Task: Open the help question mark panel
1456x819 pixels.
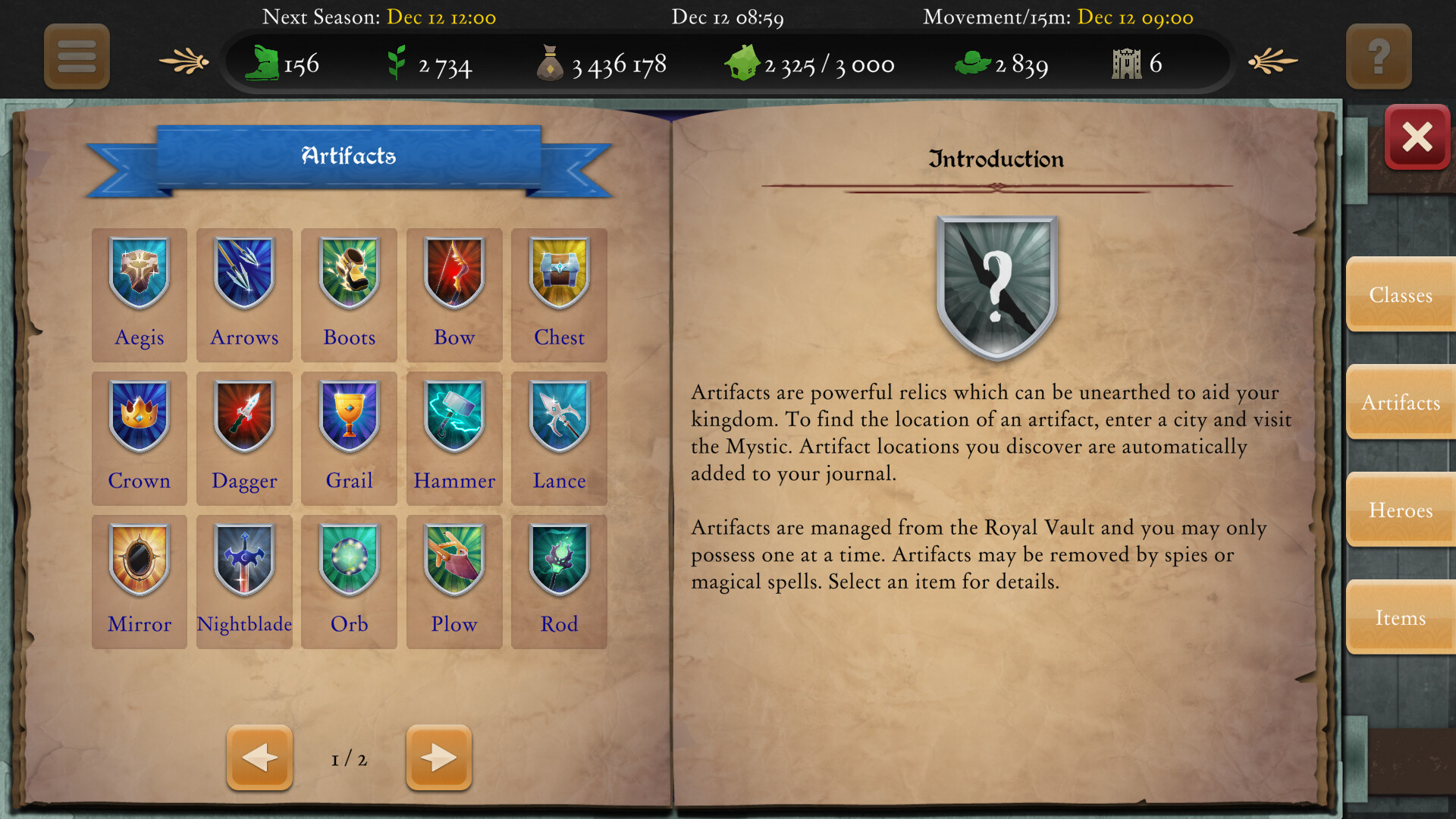Action: point(1379,57)
